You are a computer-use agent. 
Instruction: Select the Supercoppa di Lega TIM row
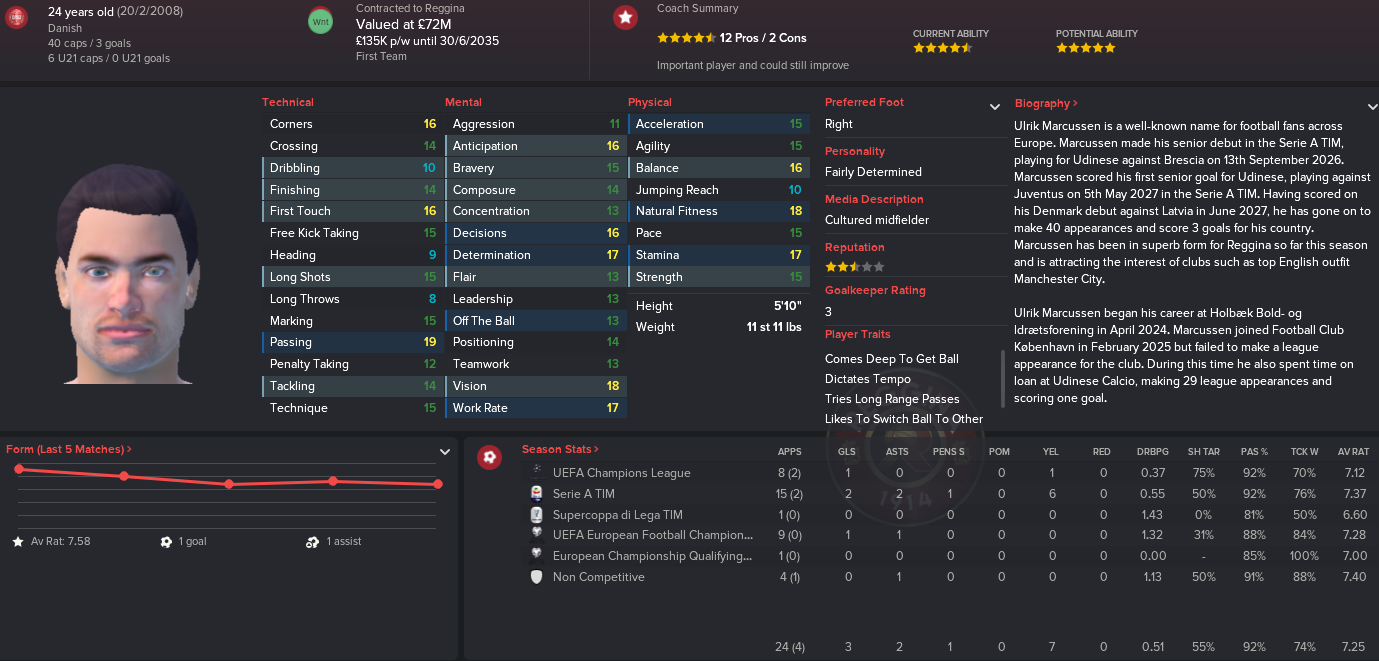[x=617, y=515]
